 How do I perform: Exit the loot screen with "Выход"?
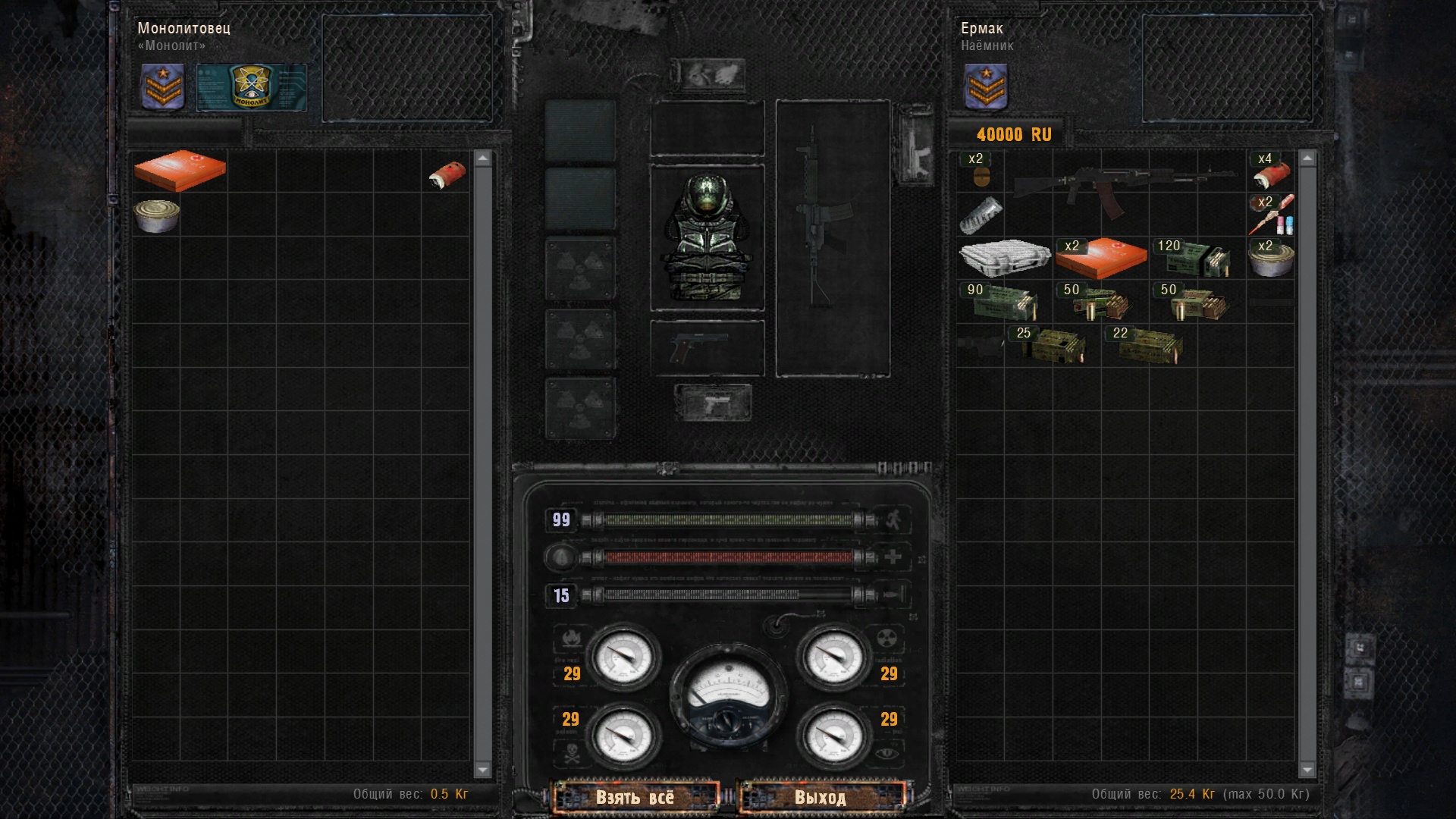tap(821, 797)
